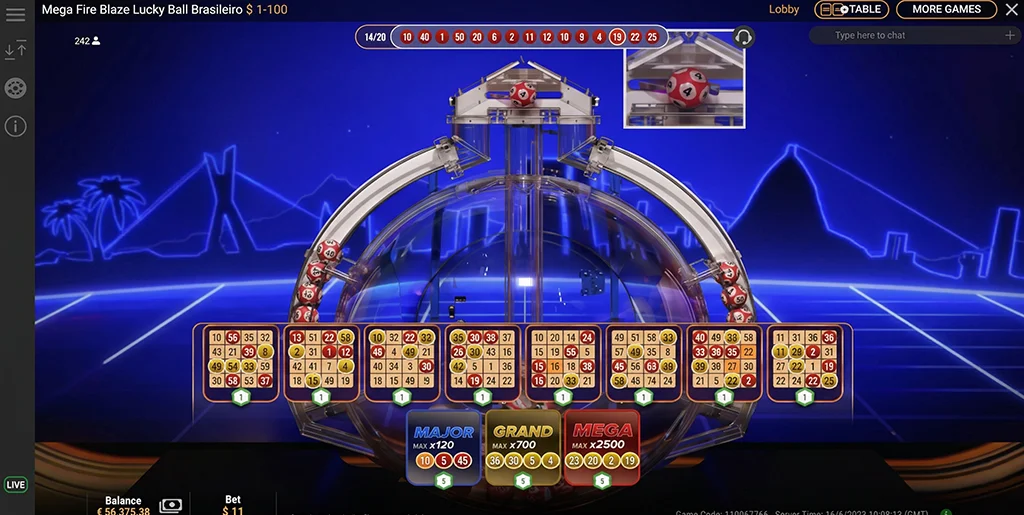Screen dimensions: 1024x515
Task: Add a table with the TABLE button
Action: (x=852, y=10)
